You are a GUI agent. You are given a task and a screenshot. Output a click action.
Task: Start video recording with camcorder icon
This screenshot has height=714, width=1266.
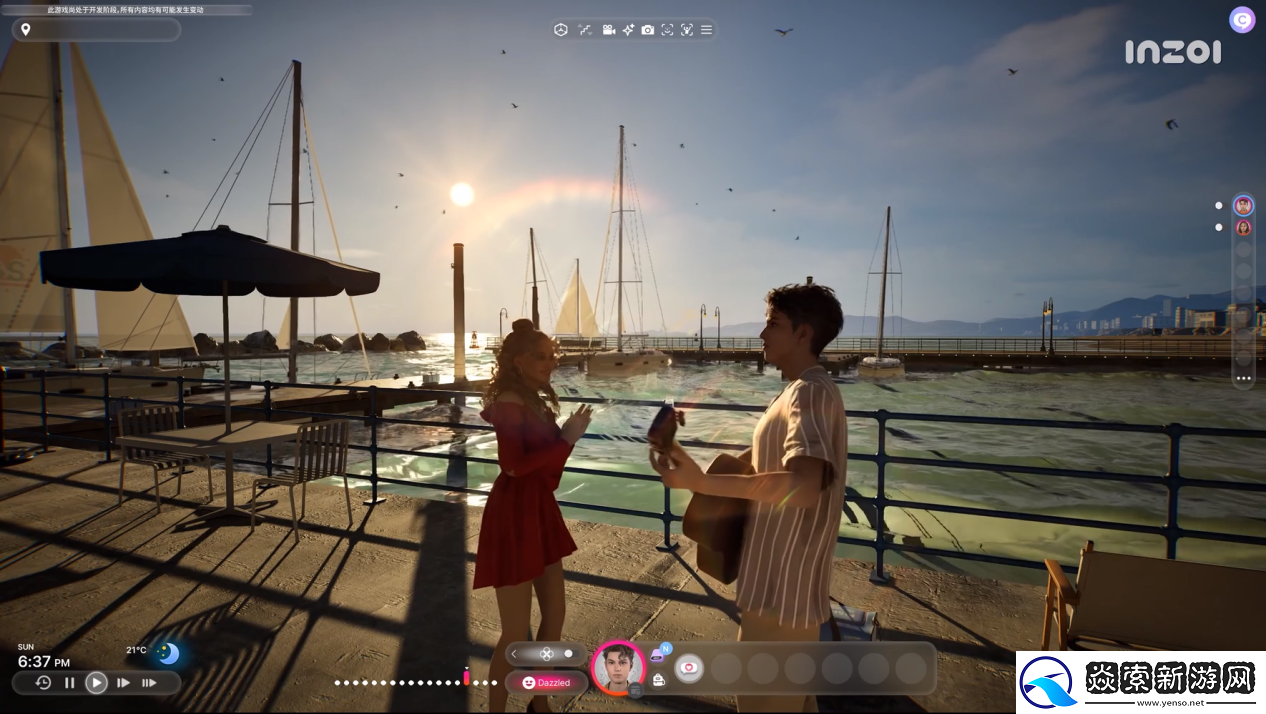[x=609, y=30]
